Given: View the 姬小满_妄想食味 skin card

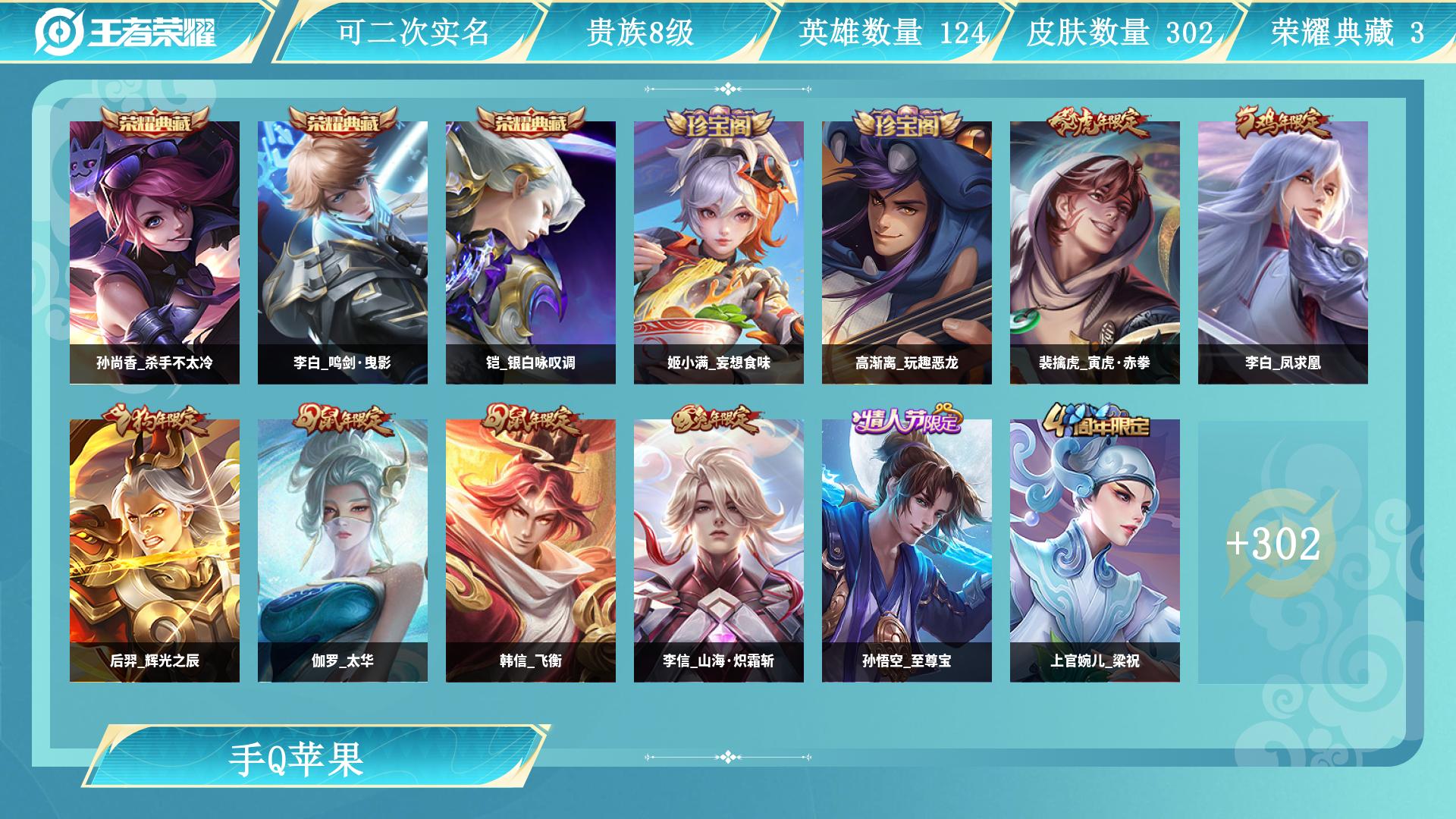Looking at the screenshot, I should coord(719,253).
